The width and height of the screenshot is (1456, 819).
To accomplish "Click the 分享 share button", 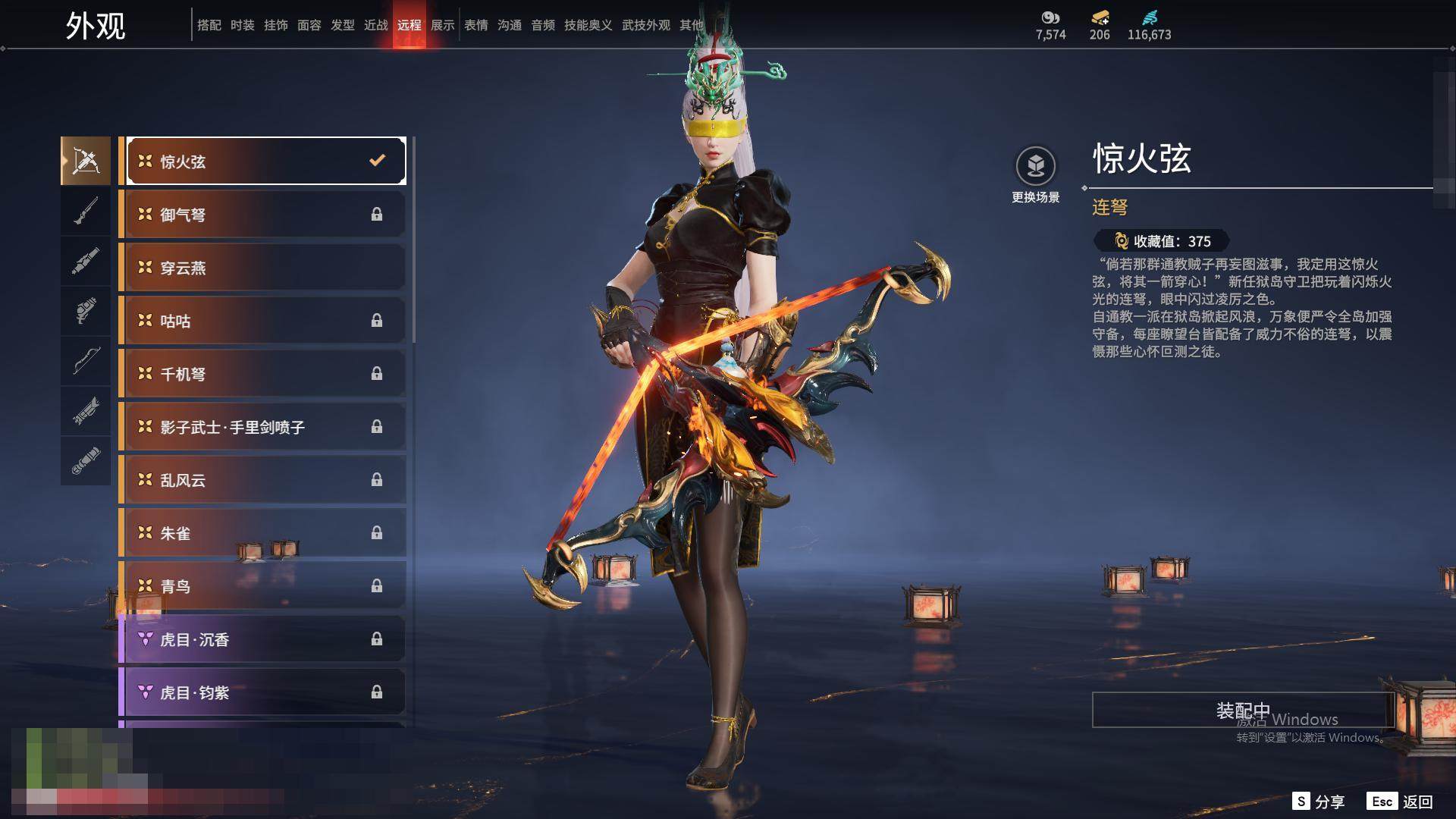I will [1319, 802].
